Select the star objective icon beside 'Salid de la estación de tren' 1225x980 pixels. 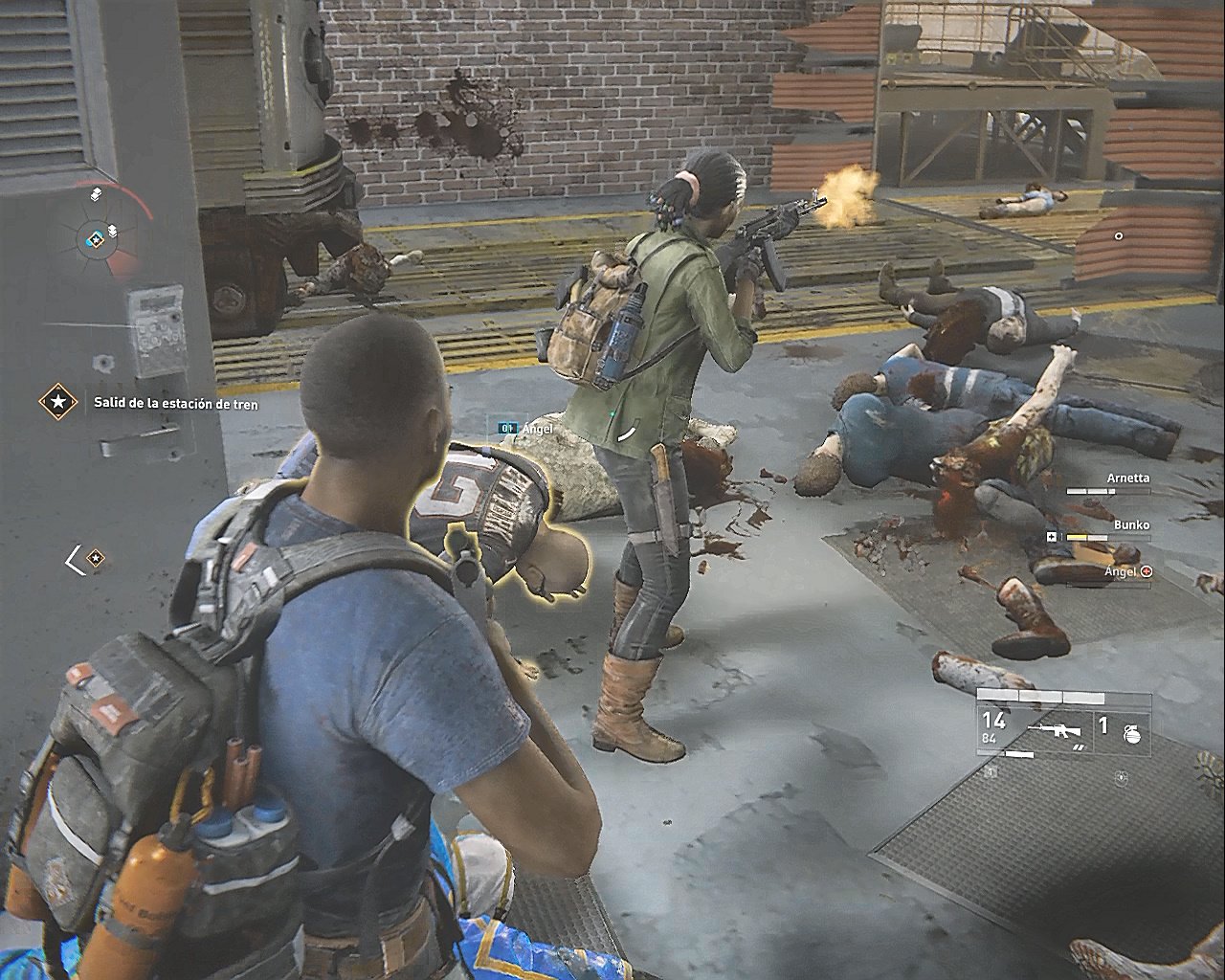click(58, 403)
